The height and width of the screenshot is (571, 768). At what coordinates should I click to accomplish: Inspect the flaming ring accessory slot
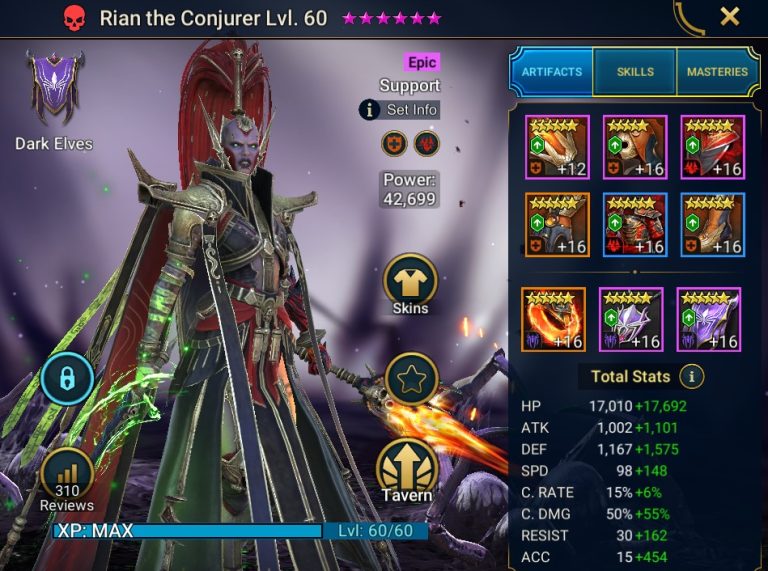click(x=553, y=319)
